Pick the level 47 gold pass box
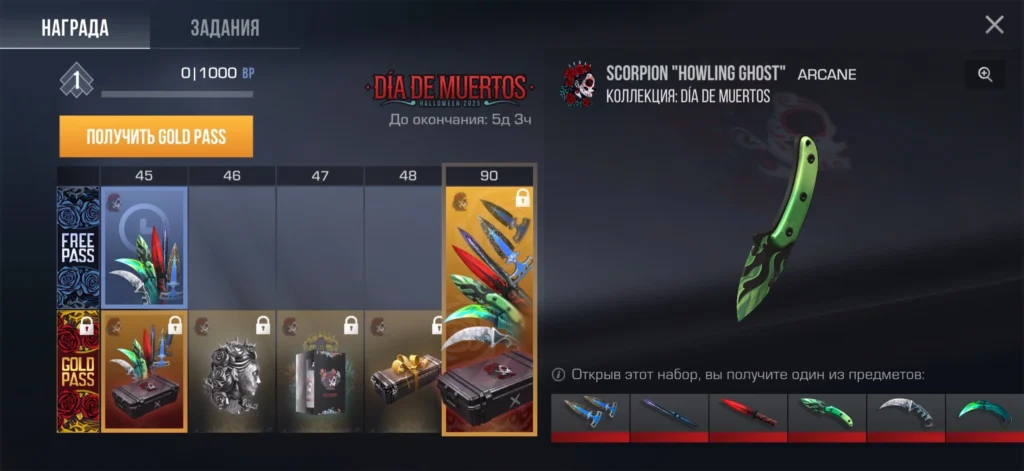 [x=320, y=371]
